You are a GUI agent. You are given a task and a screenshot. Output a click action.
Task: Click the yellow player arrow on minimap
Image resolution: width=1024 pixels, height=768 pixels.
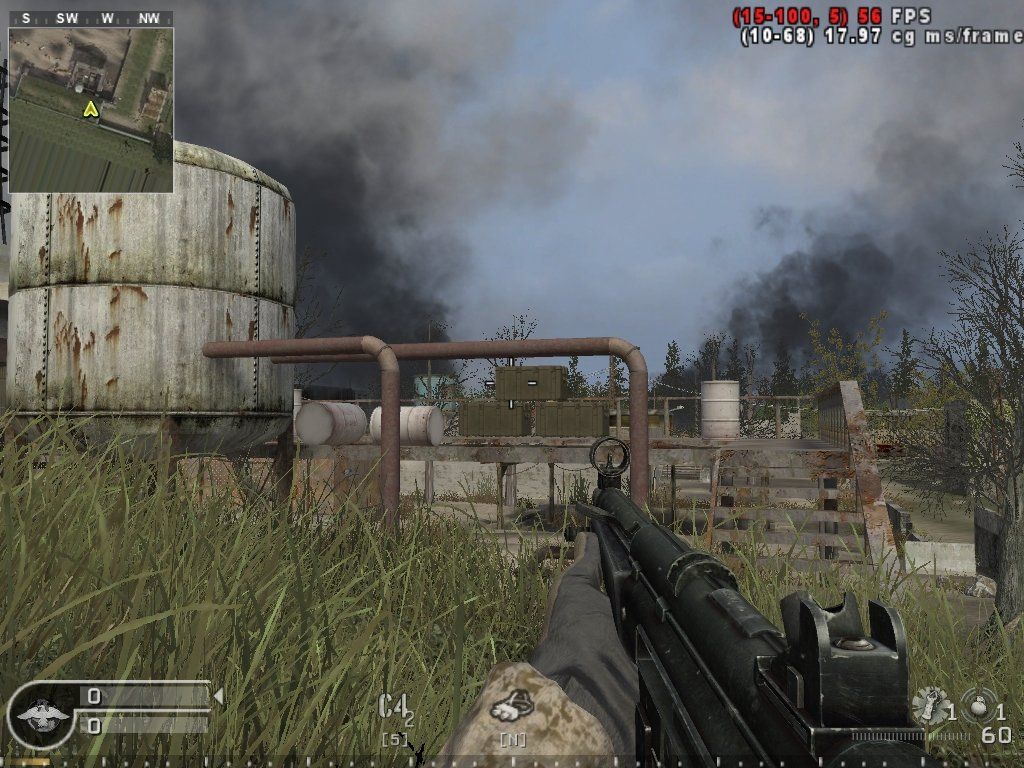91,109
